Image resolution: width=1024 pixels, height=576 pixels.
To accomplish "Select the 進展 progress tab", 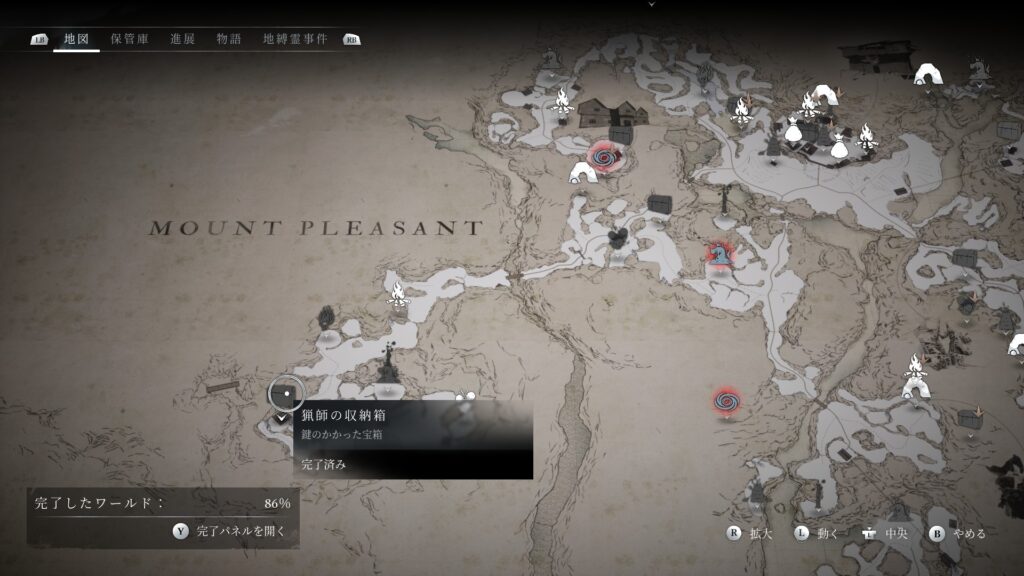I will tap(182, 39).
